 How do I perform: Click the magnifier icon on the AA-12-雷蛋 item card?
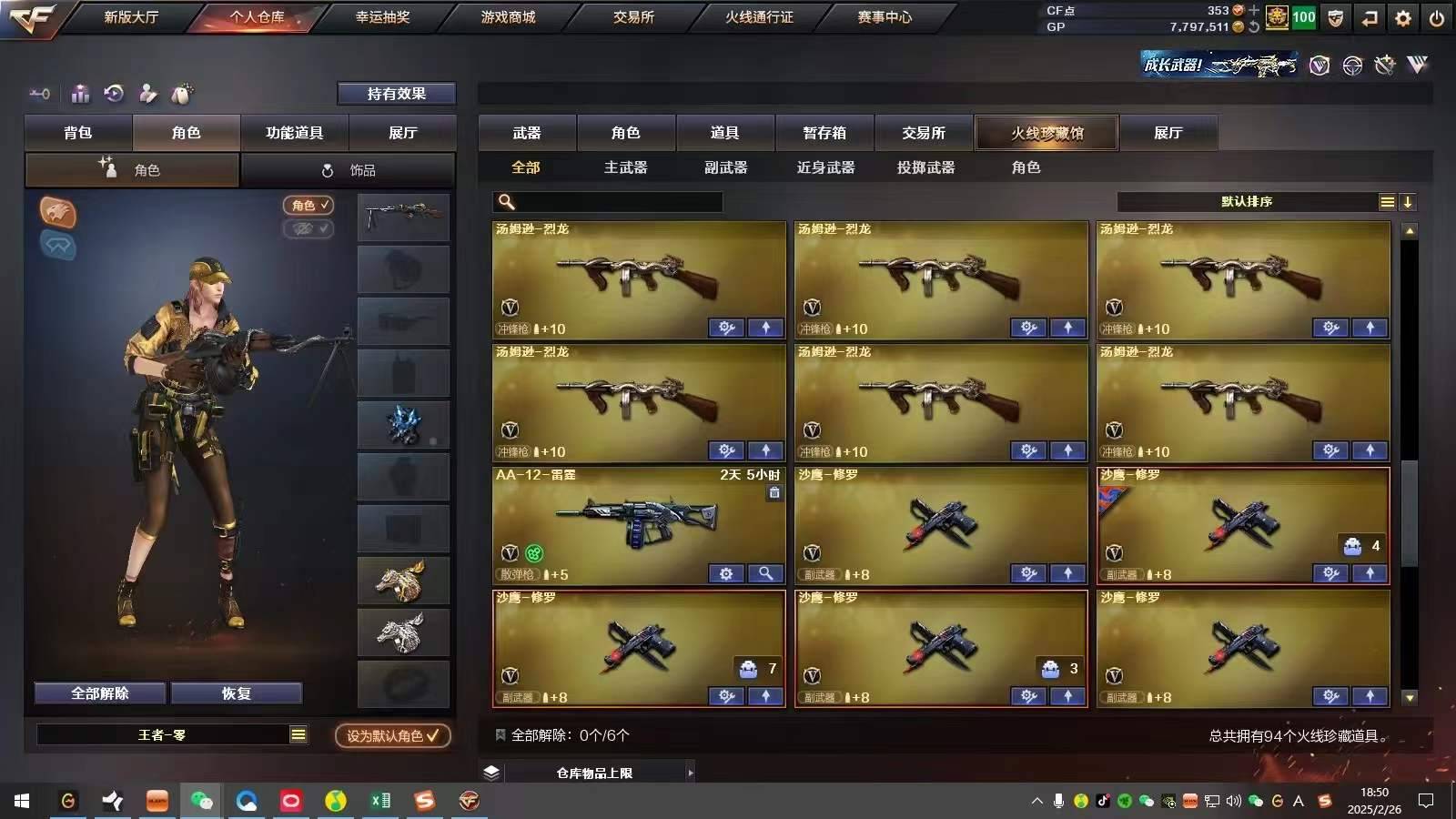766,574
